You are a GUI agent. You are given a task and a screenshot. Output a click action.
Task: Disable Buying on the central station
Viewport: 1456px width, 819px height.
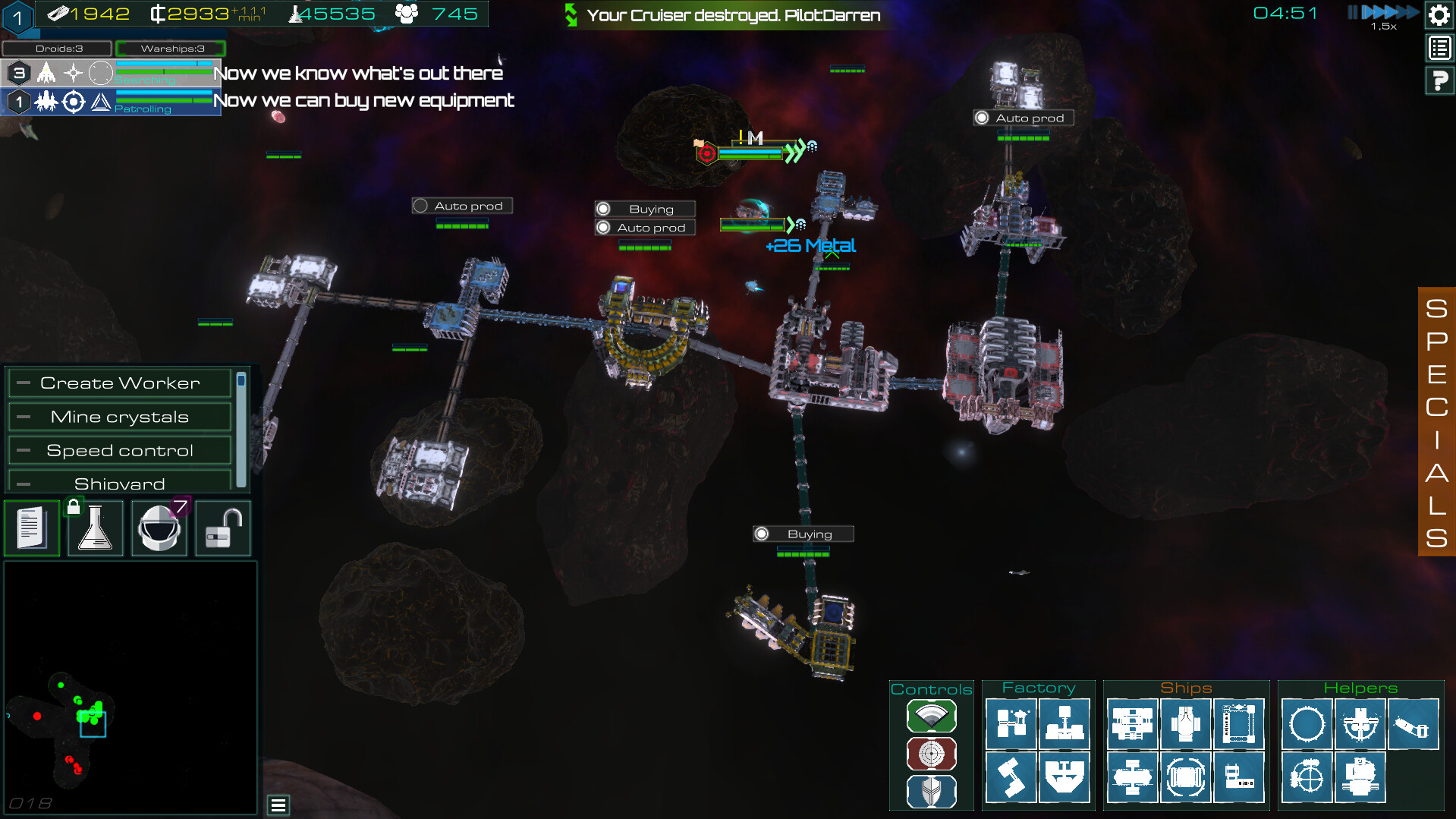(643, 208)
